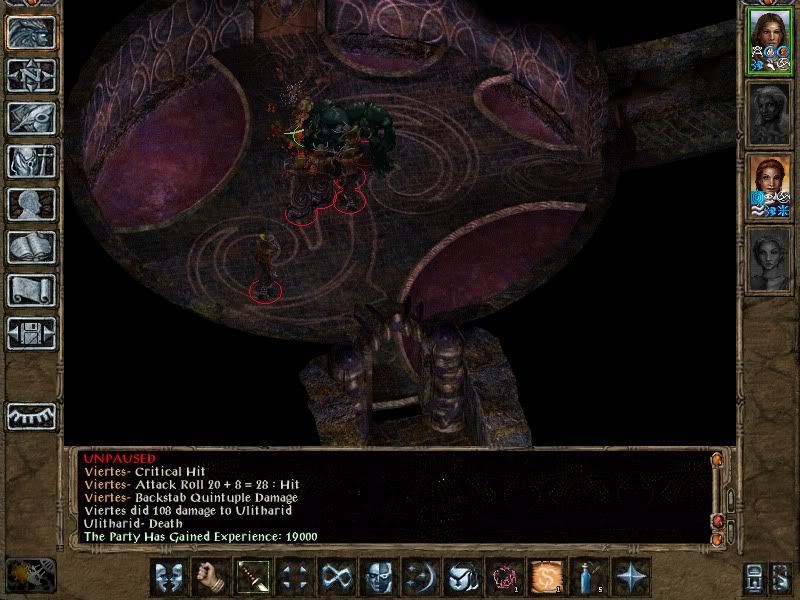Open the priest scroll button
The image size is (800, 600).
coord(31,290)
